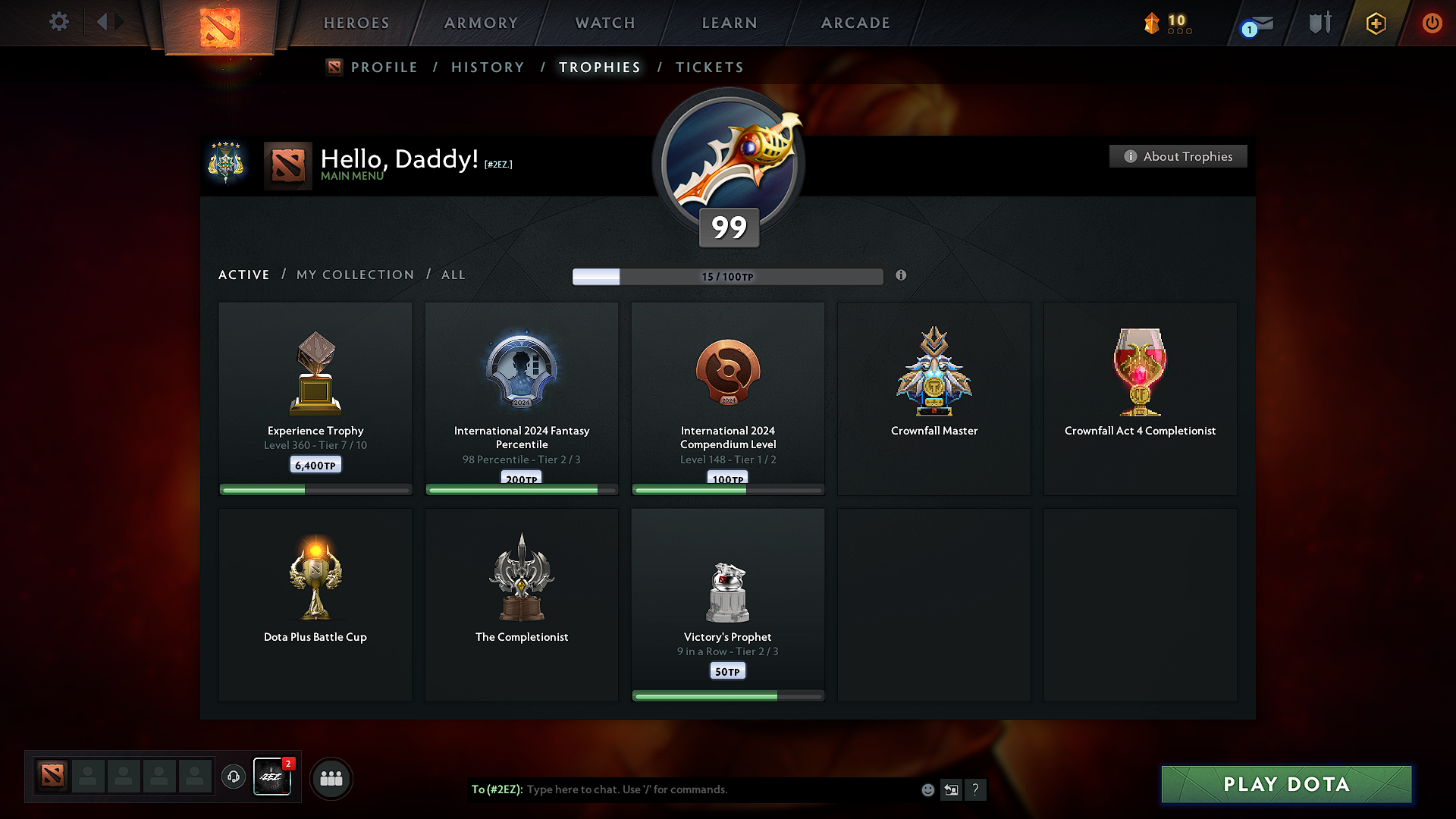Click the guild crest emblem beside player name
Image resolution: width=1456 pixels, height=819 pixels.
click(x=225, y=165)
